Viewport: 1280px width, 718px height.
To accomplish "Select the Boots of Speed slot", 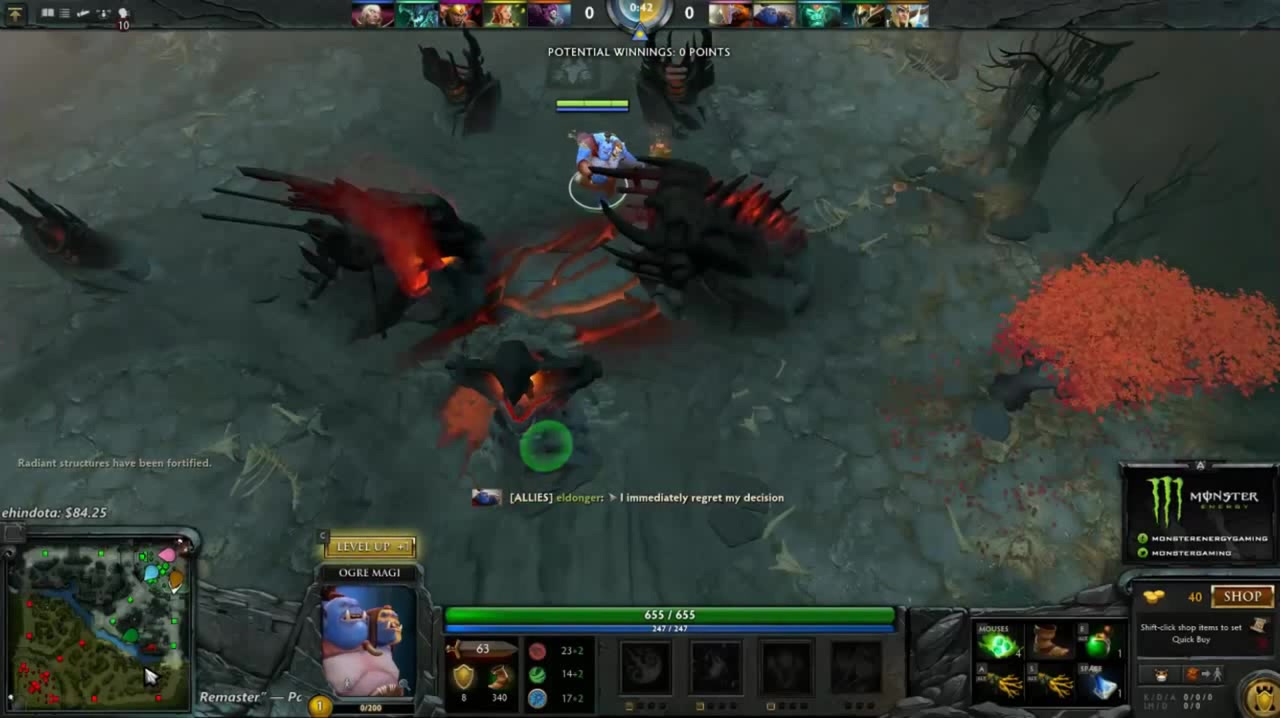I will pos(1050,642).
